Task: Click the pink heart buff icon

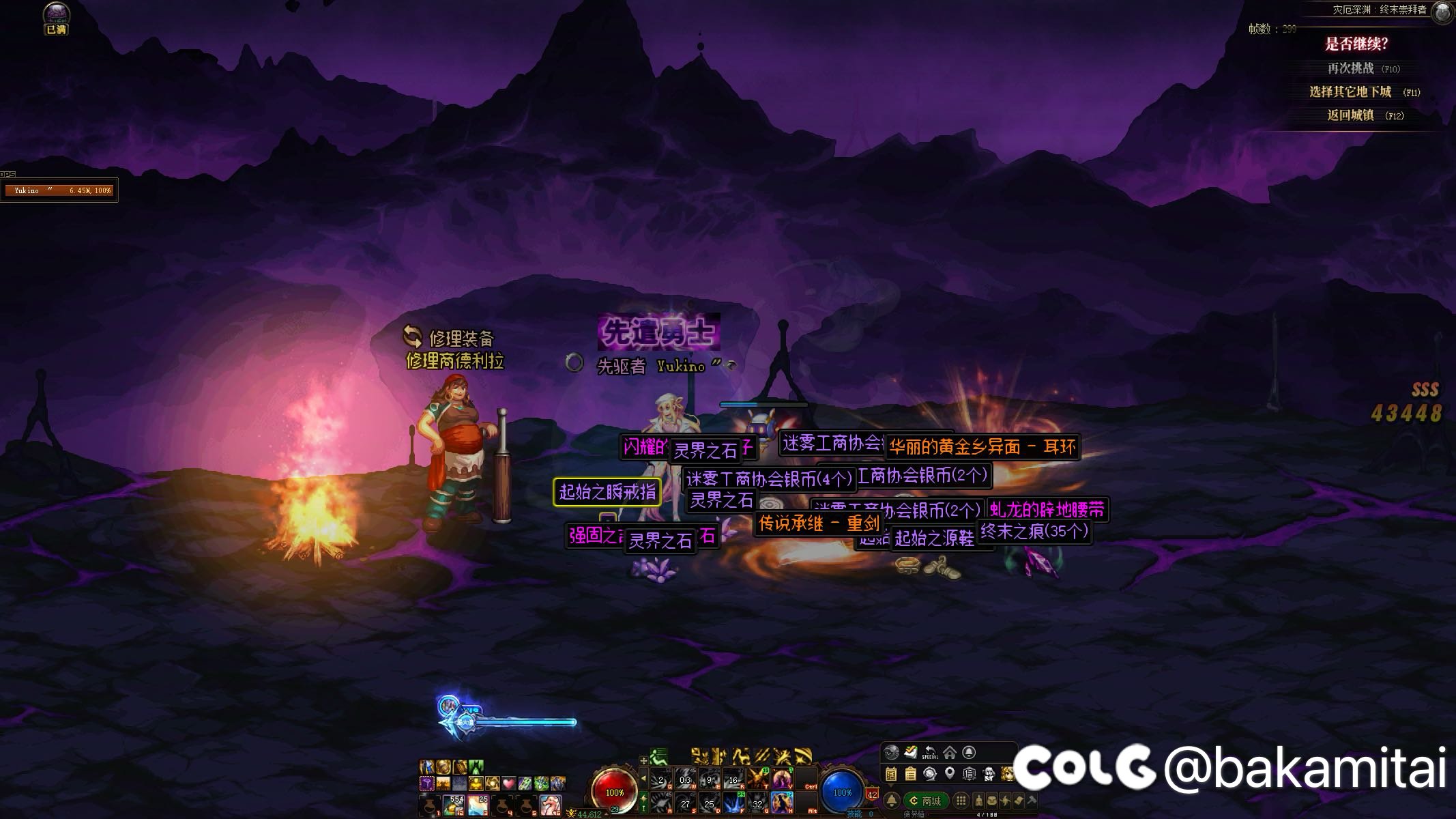Action: click(x=509, y=783)
